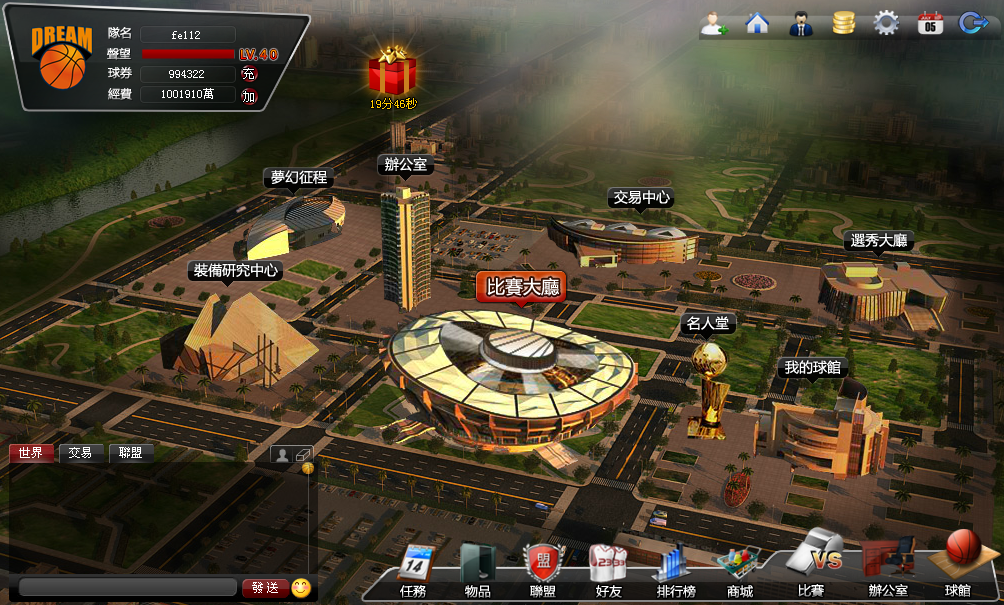Open the calendar icon in top bar

pyautogui.click(x=930, y=23)
